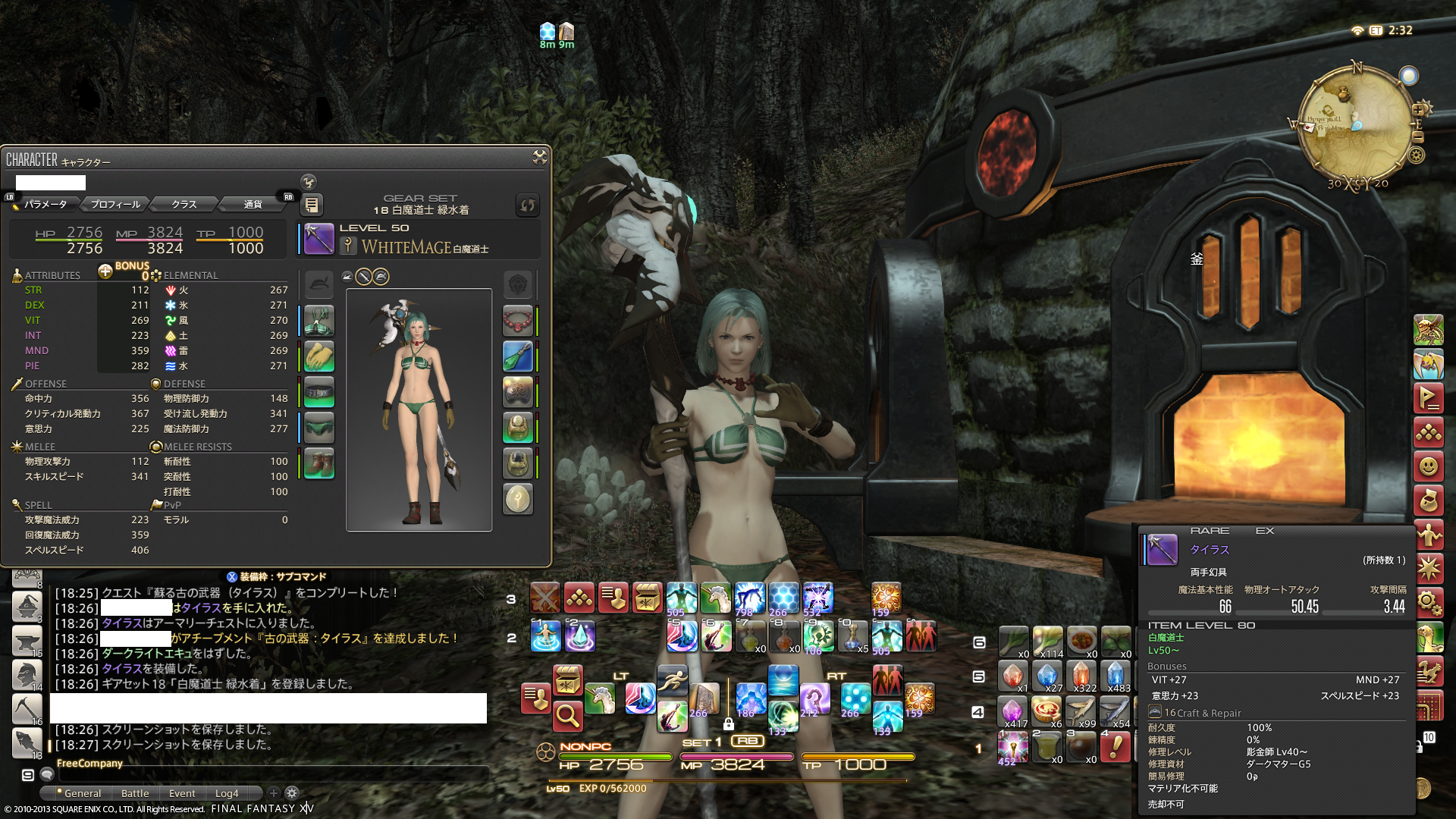Click the magnifying glass hotbar icon
The width and height of the screenshot is (1456, 819).
click(x=566, y=714)
